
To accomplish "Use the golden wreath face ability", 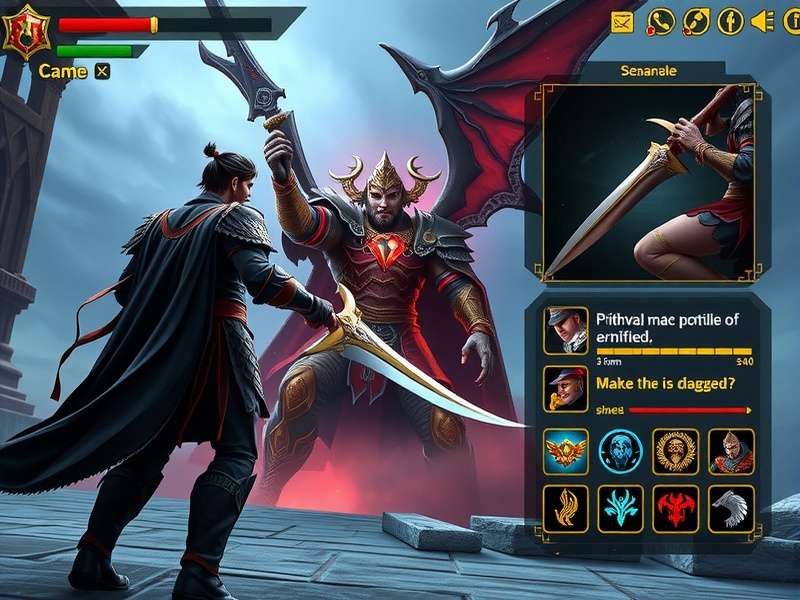I will coord(675,451).
